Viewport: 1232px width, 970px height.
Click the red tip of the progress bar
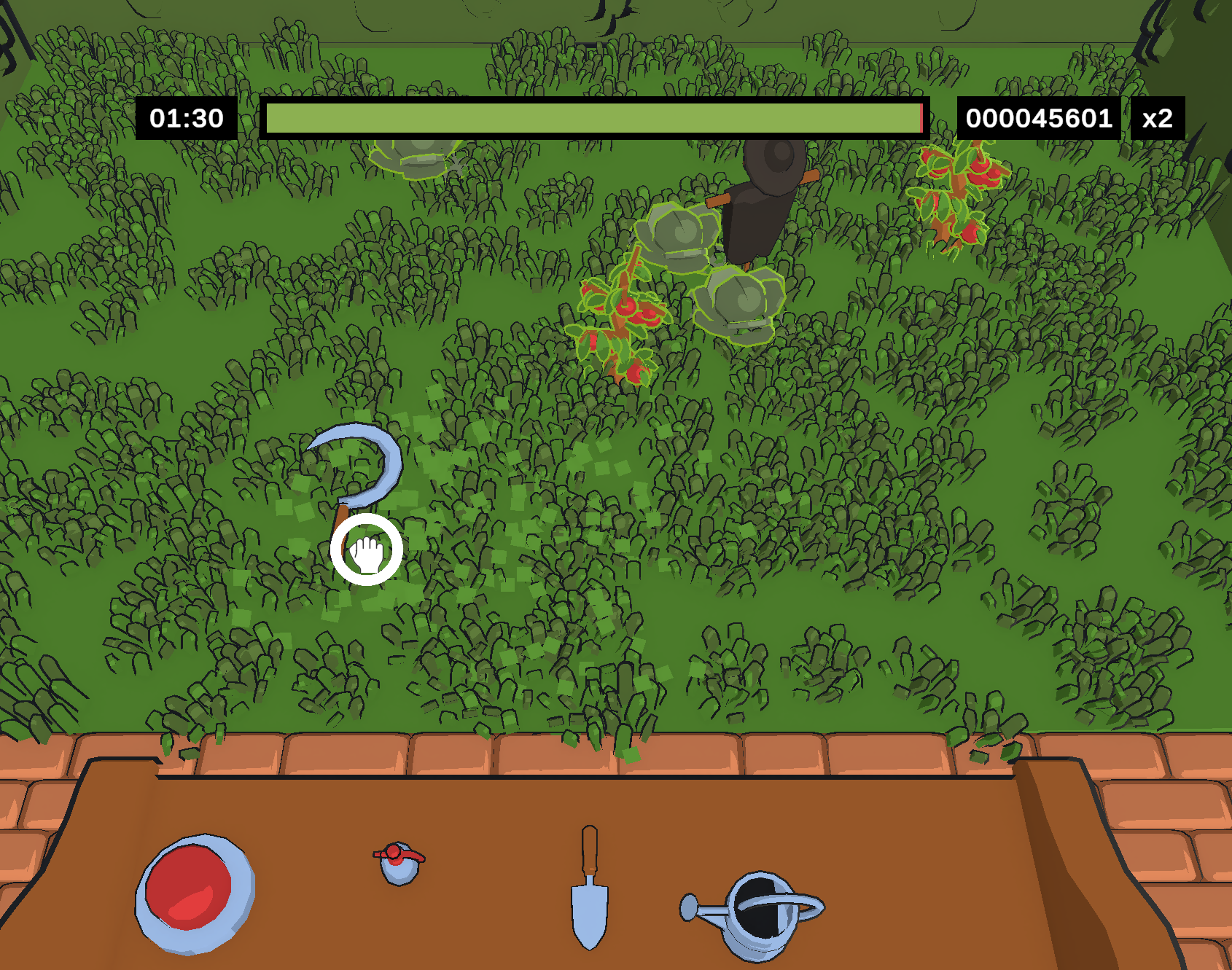(x=921, y=117)
